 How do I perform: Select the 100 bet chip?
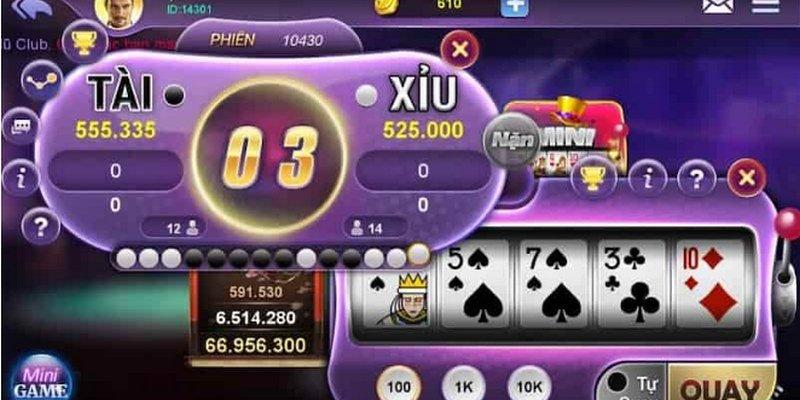[x=396, y=385]
